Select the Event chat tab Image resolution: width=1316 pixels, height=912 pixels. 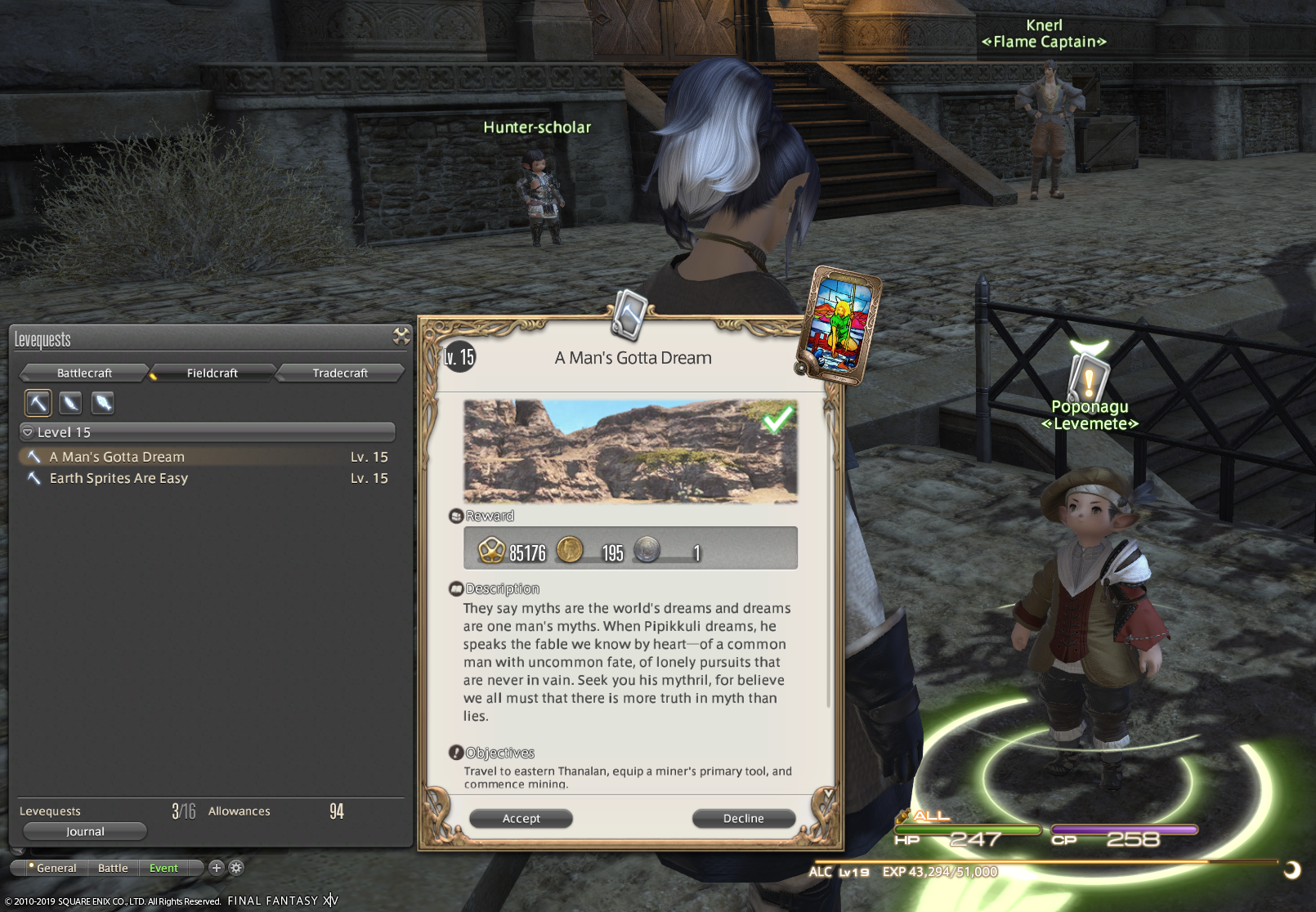tap(163, 868)
